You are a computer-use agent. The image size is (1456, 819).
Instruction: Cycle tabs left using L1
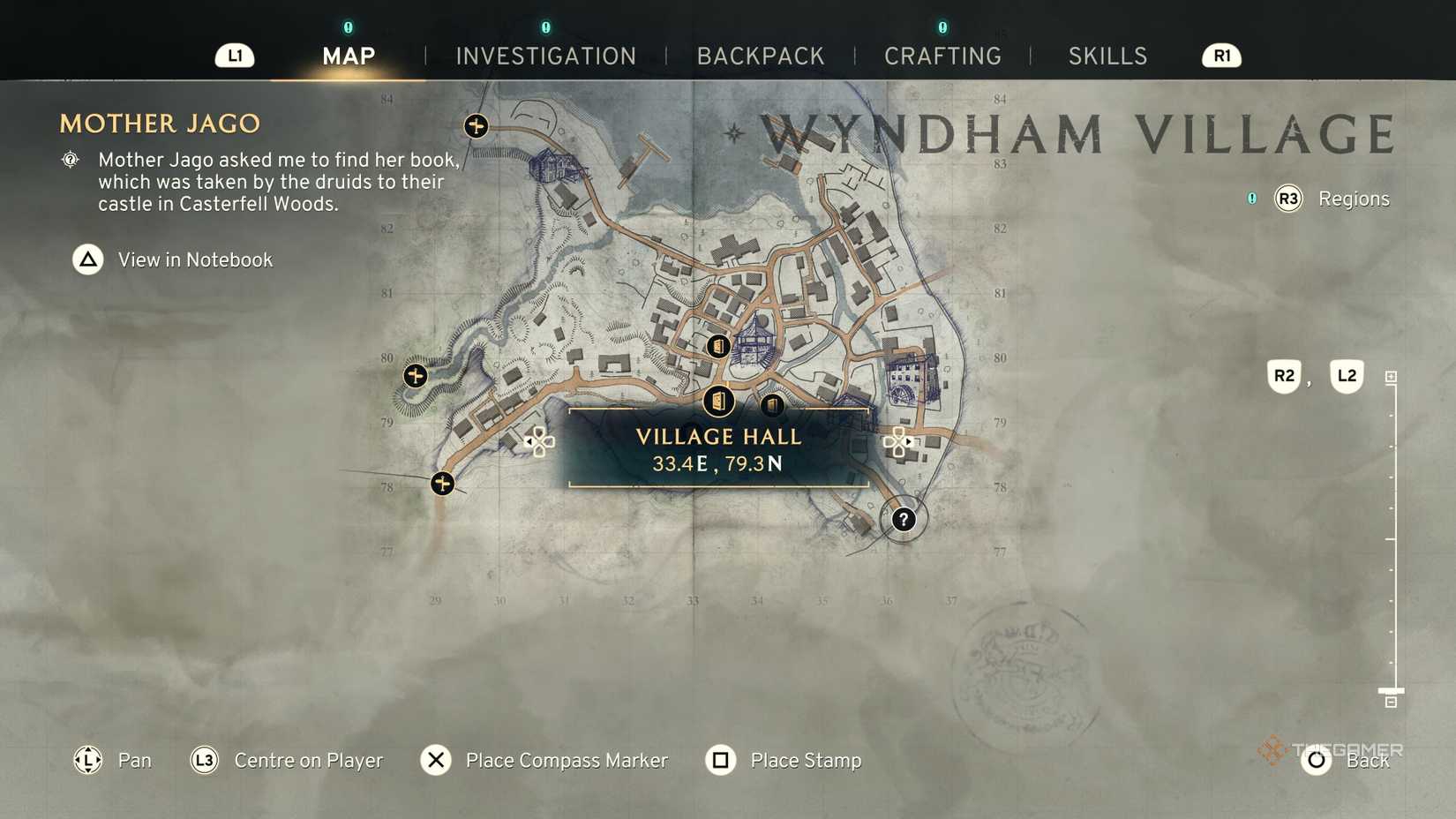234,56
